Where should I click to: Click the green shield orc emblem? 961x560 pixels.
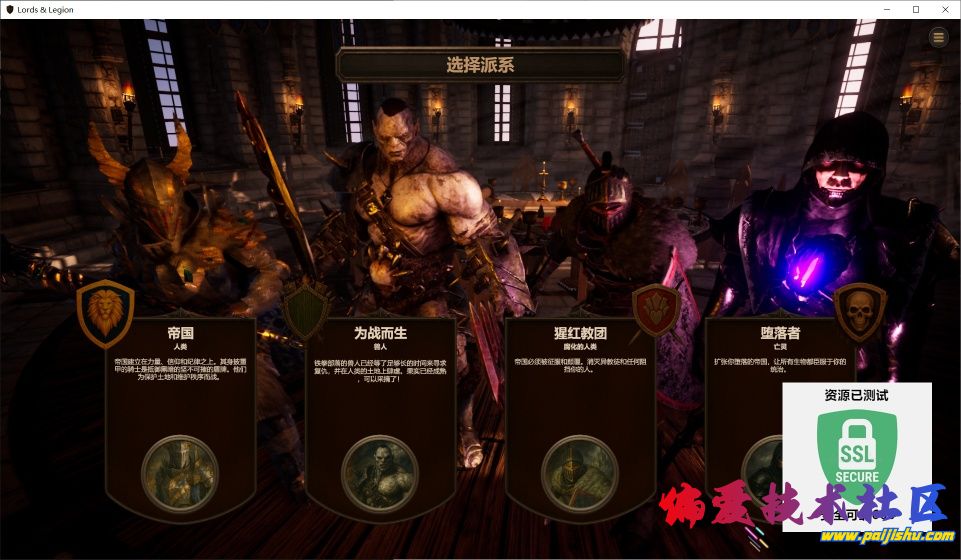[306, 310]
